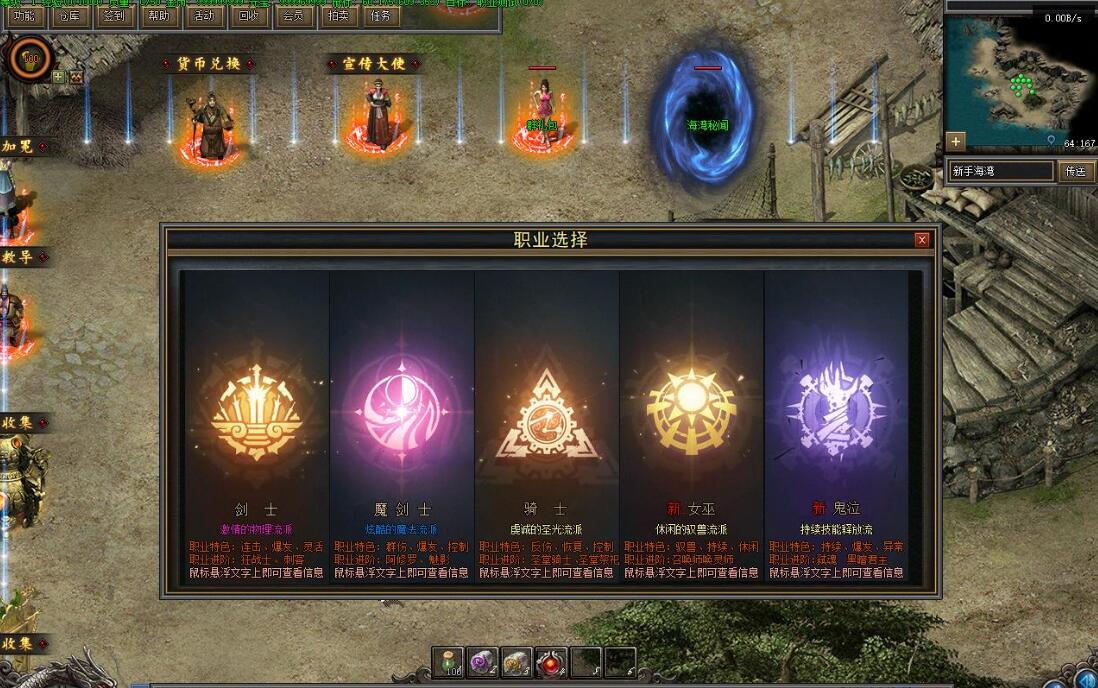Open the 功能 functions menu

click(x=25, y=17)
